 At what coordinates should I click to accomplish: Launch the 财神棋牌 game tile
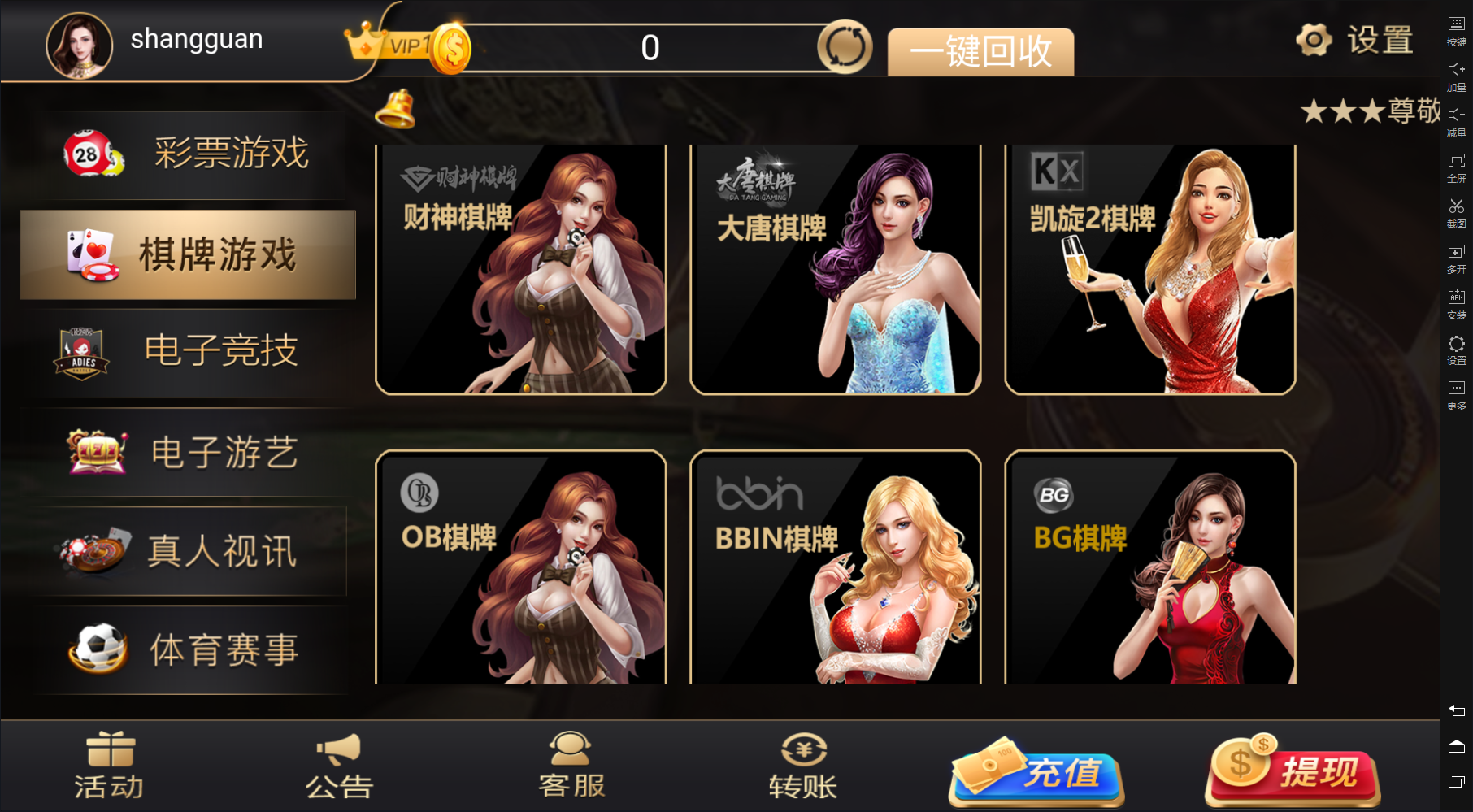pyautogui.click(x=520, y=270)
